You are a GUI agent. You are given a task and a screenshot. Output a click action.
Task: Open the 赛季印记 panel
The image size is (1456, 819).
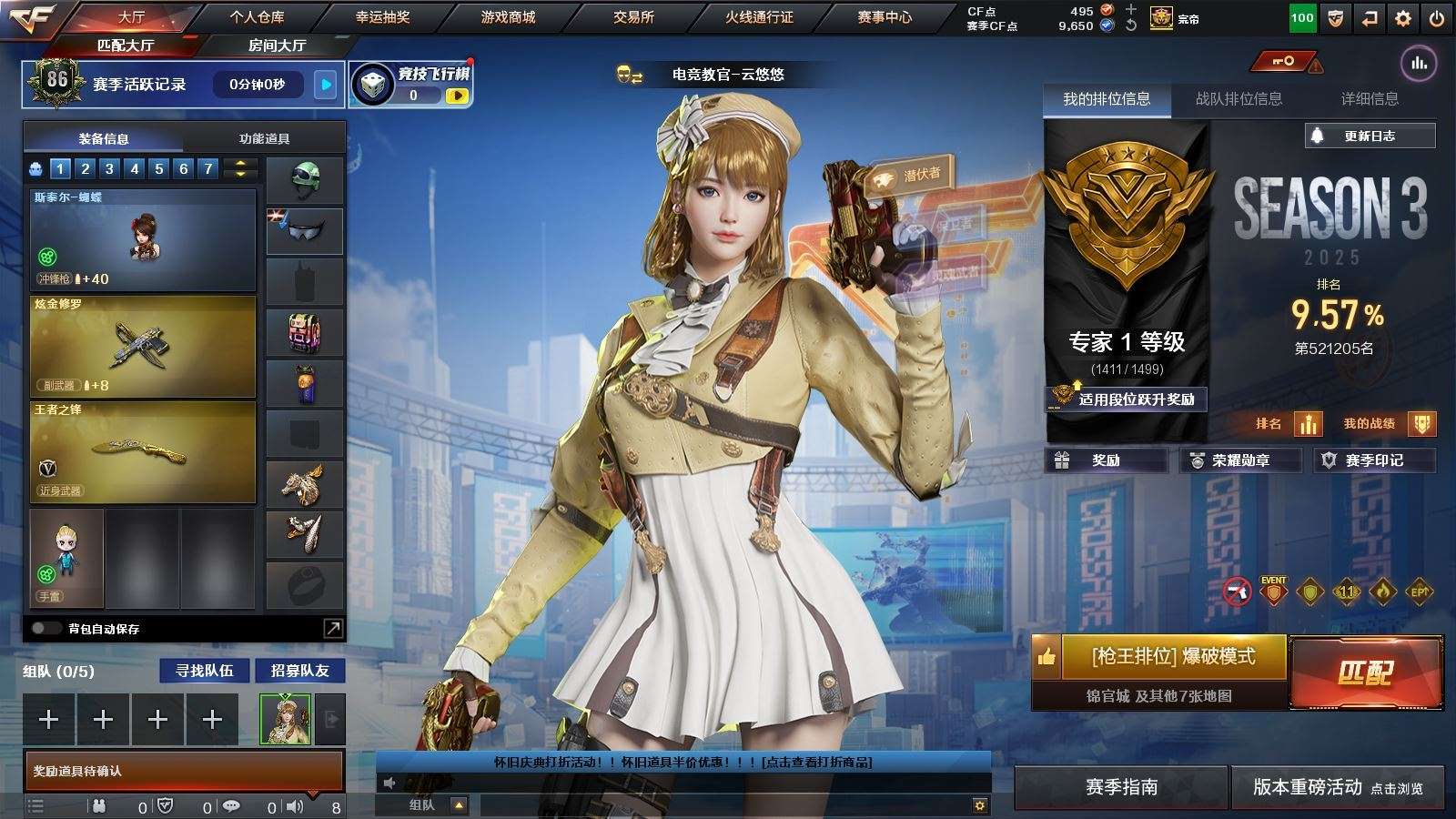point(1374,460)
